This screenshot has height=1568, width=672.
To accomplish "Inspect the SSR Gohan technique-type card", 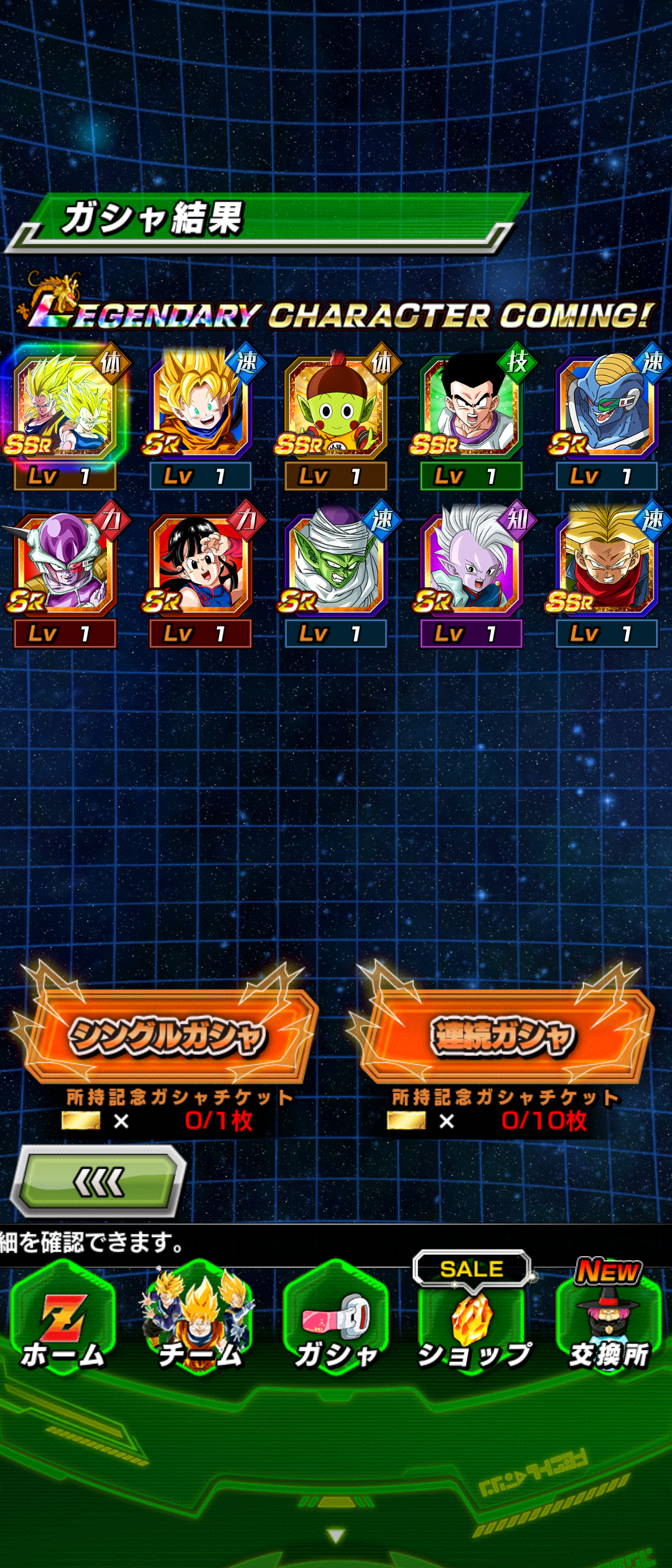I will (x=472, y=406).
